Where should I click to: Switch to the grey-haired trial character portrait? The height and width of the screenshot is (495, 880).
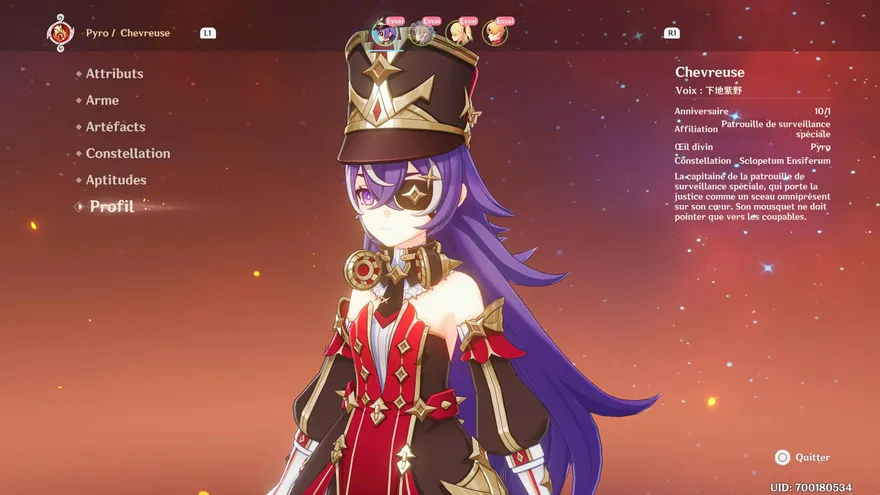pos(422,33)
